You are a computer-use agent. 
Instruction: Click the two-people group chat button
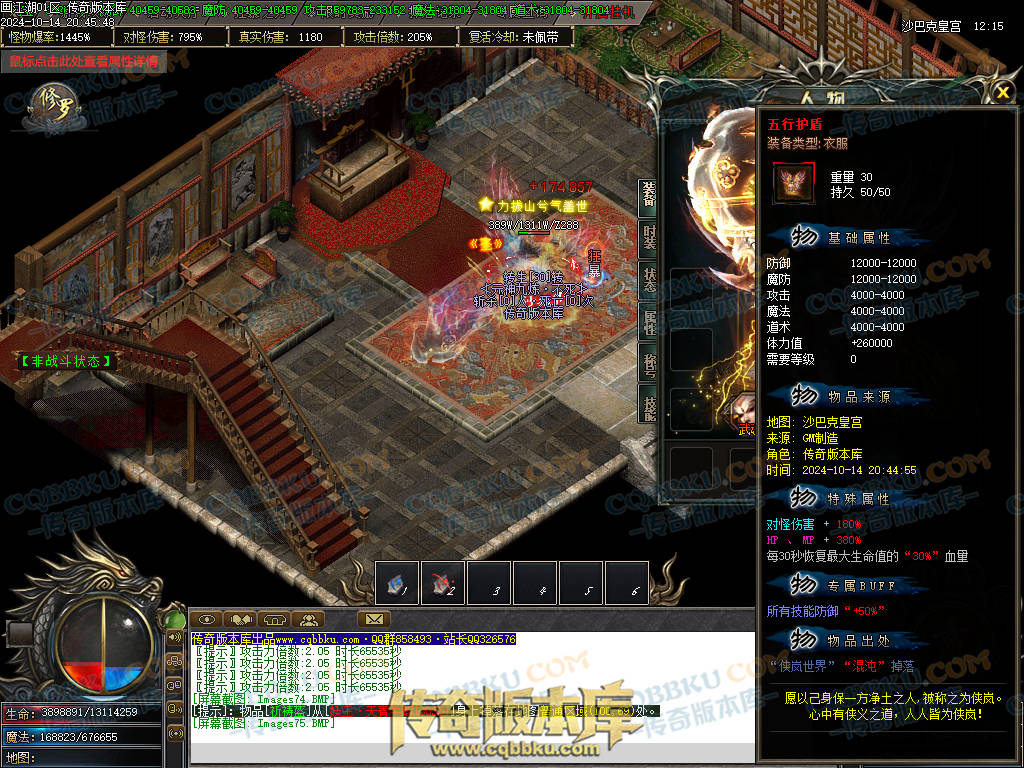coord(309,619)
